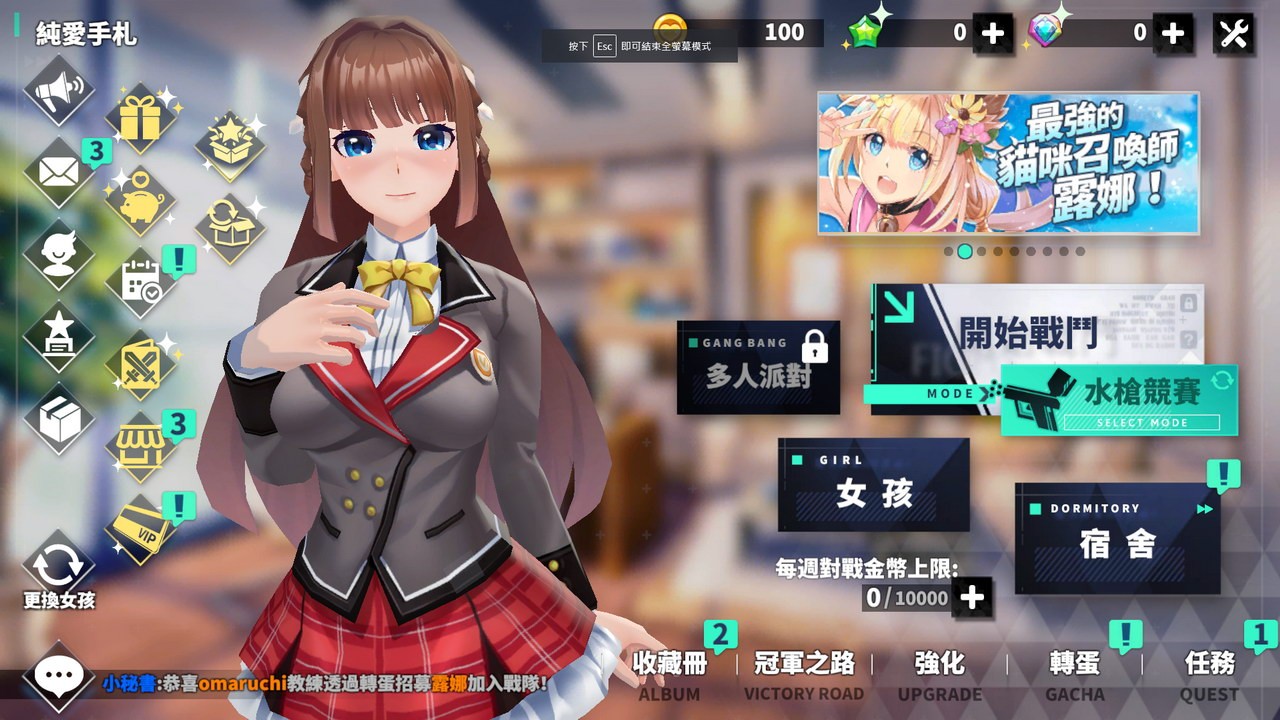Click the 更換女孩 swap girl button

click(x=58, y=573)
